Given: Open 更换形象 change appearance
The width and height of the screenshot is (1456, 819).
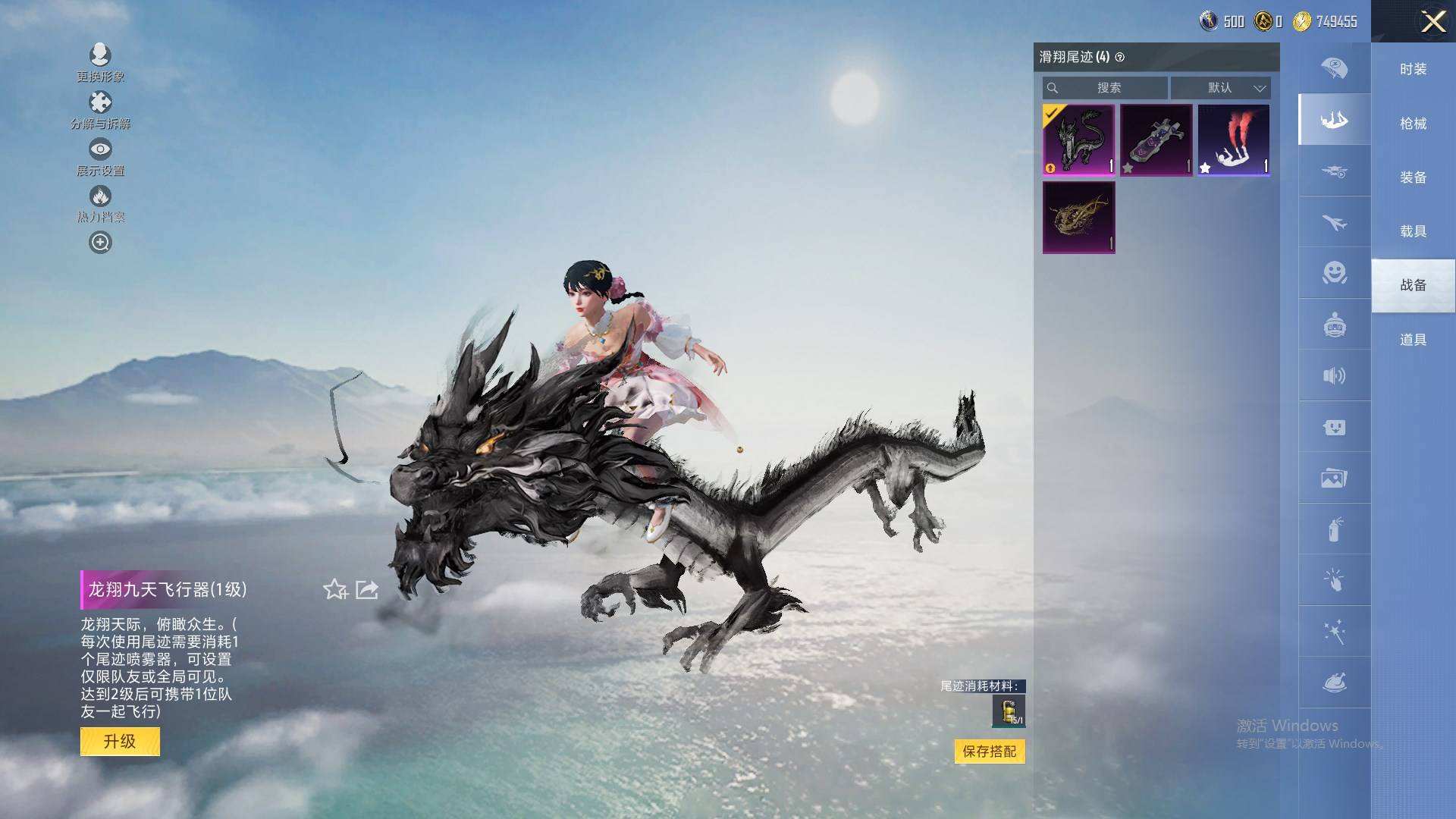Looking at the screenshot, I should (100, 62).
